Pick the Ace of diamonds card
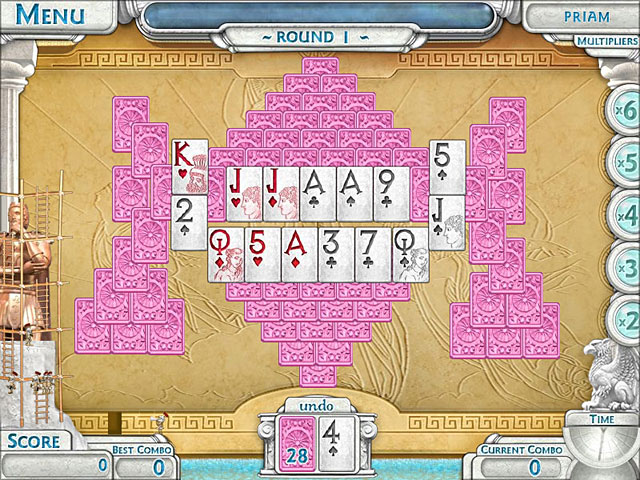 pyautogui.click(x=300, y=254)
